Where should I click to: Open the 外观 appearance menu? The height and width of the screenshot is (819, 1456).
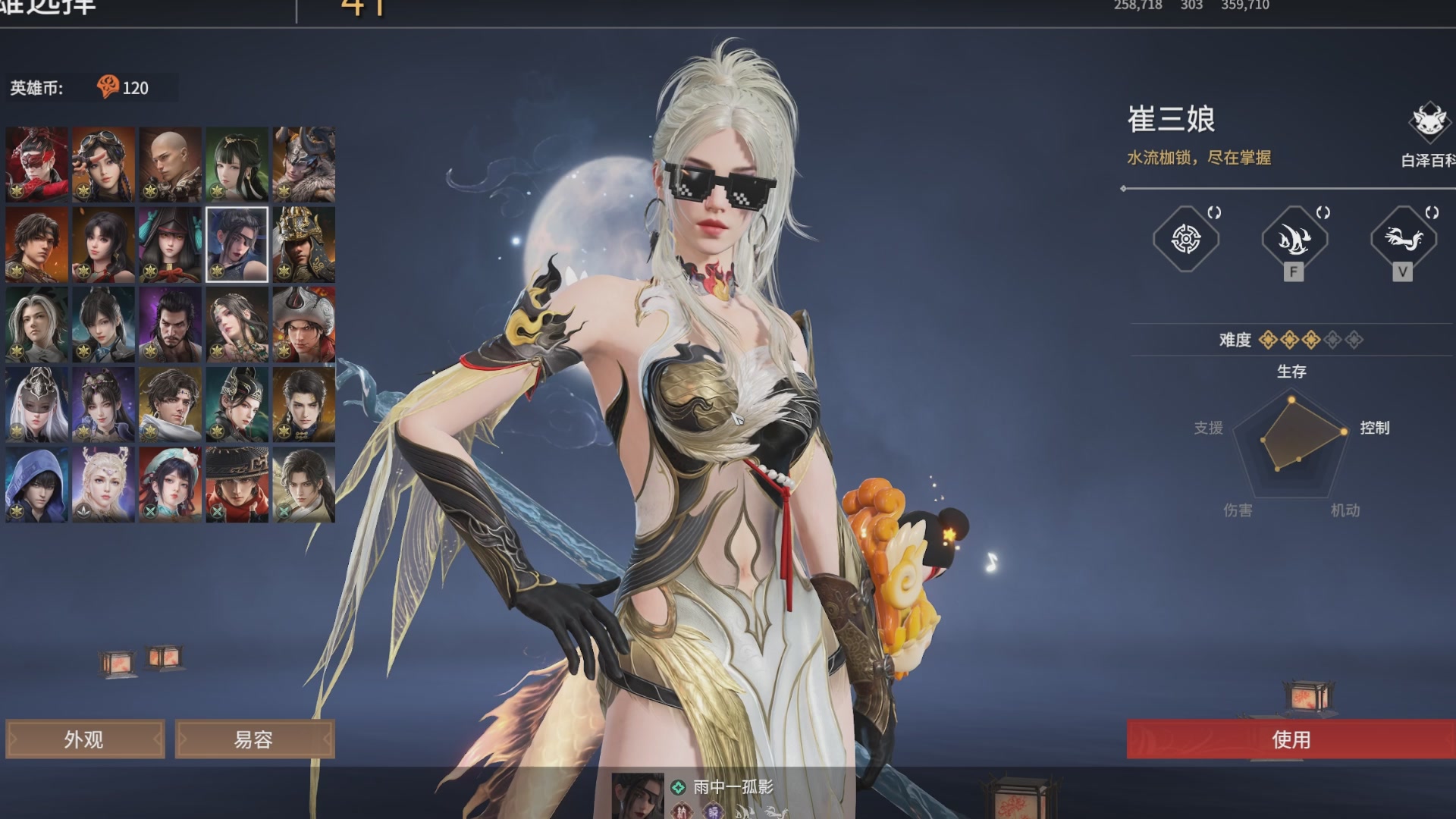click(84, 739)
